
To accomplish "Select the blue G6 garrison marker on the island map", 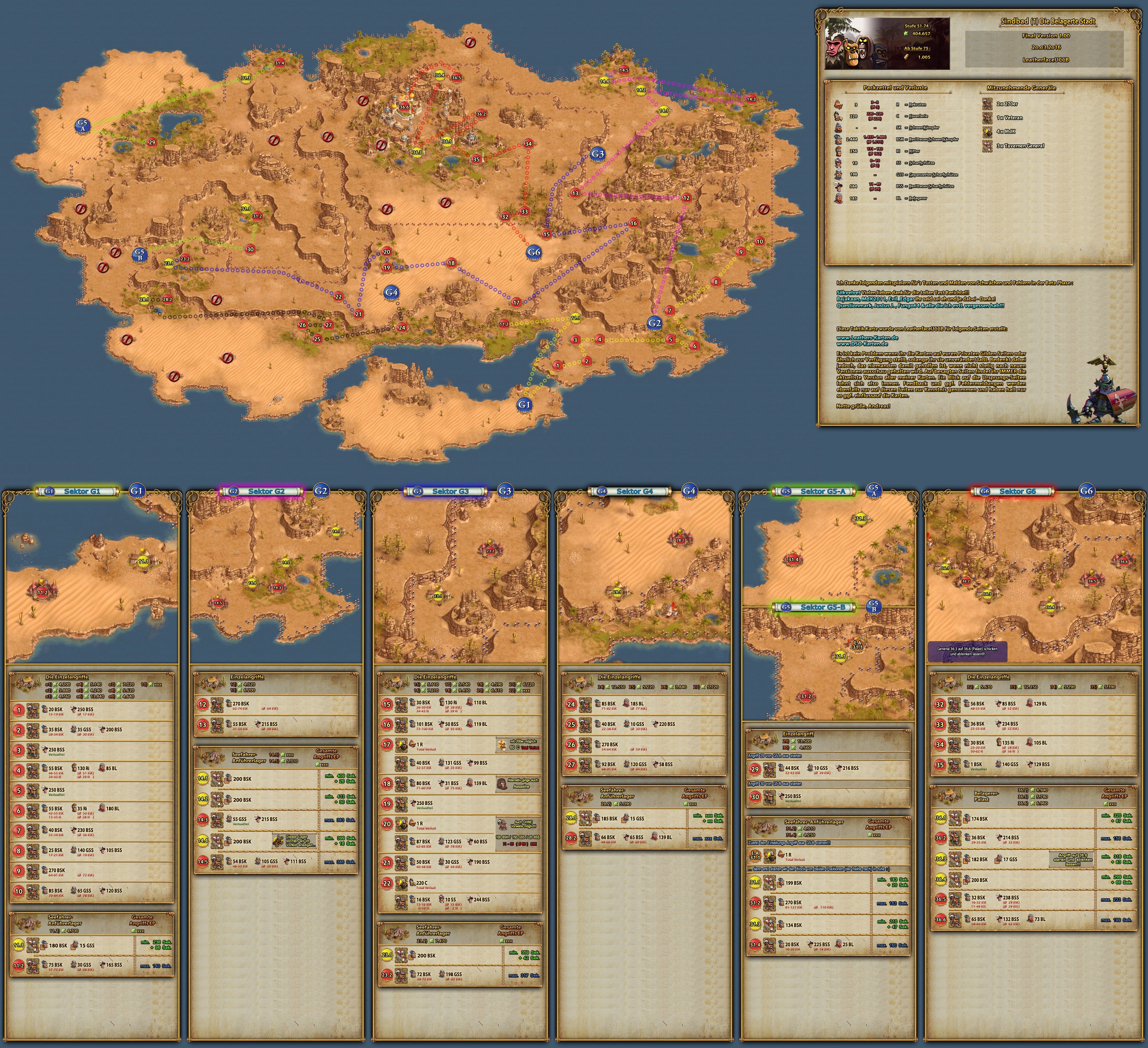I will pyautogui.click(x=533, y=252).
